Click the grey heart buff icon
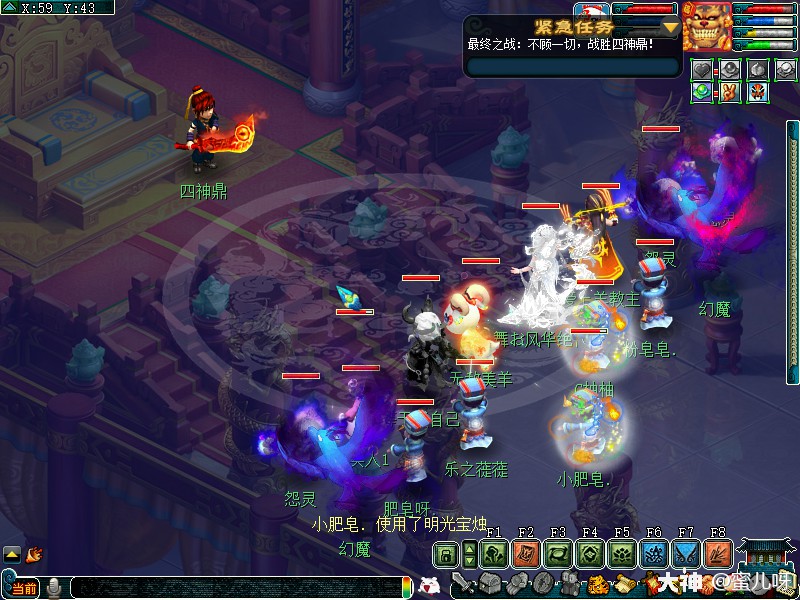 [x=704, y=70]
